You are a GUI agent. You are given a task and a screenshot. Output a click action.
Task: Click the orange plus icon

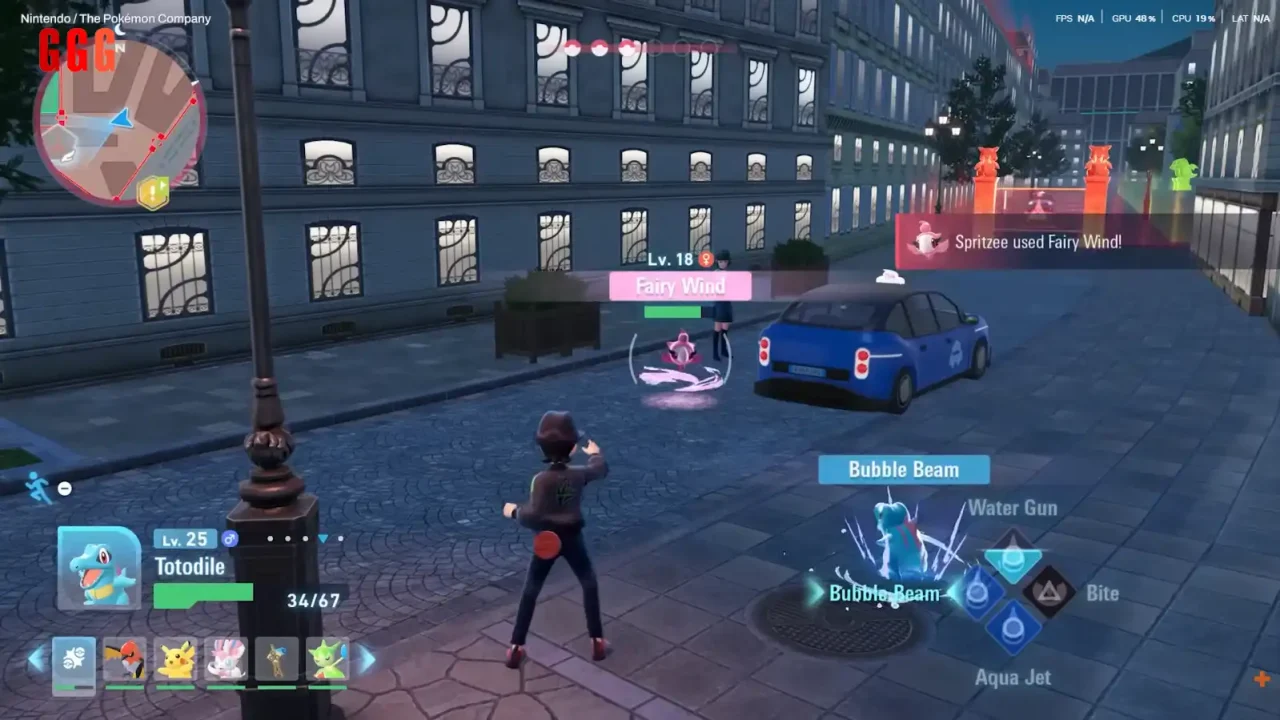point(1261,679)
